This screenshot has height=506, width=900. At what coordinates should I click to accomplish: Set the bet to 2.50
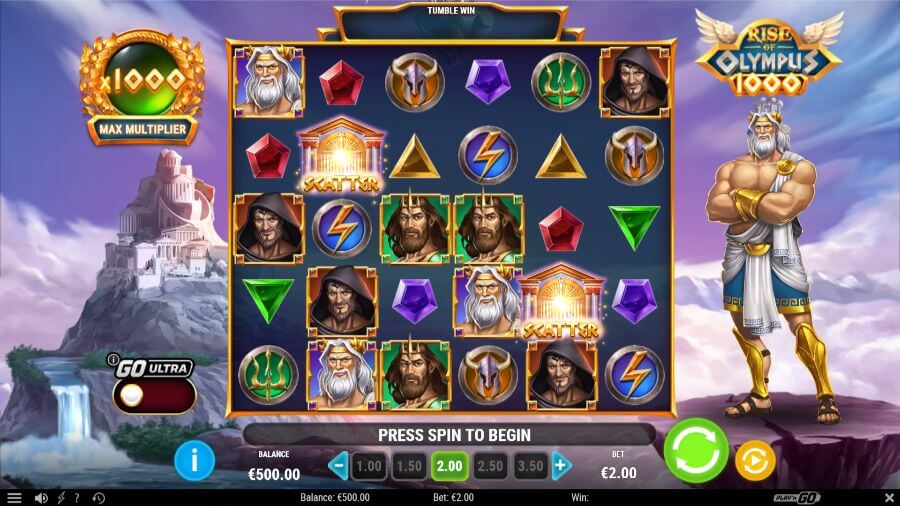[x=490, y=466]
